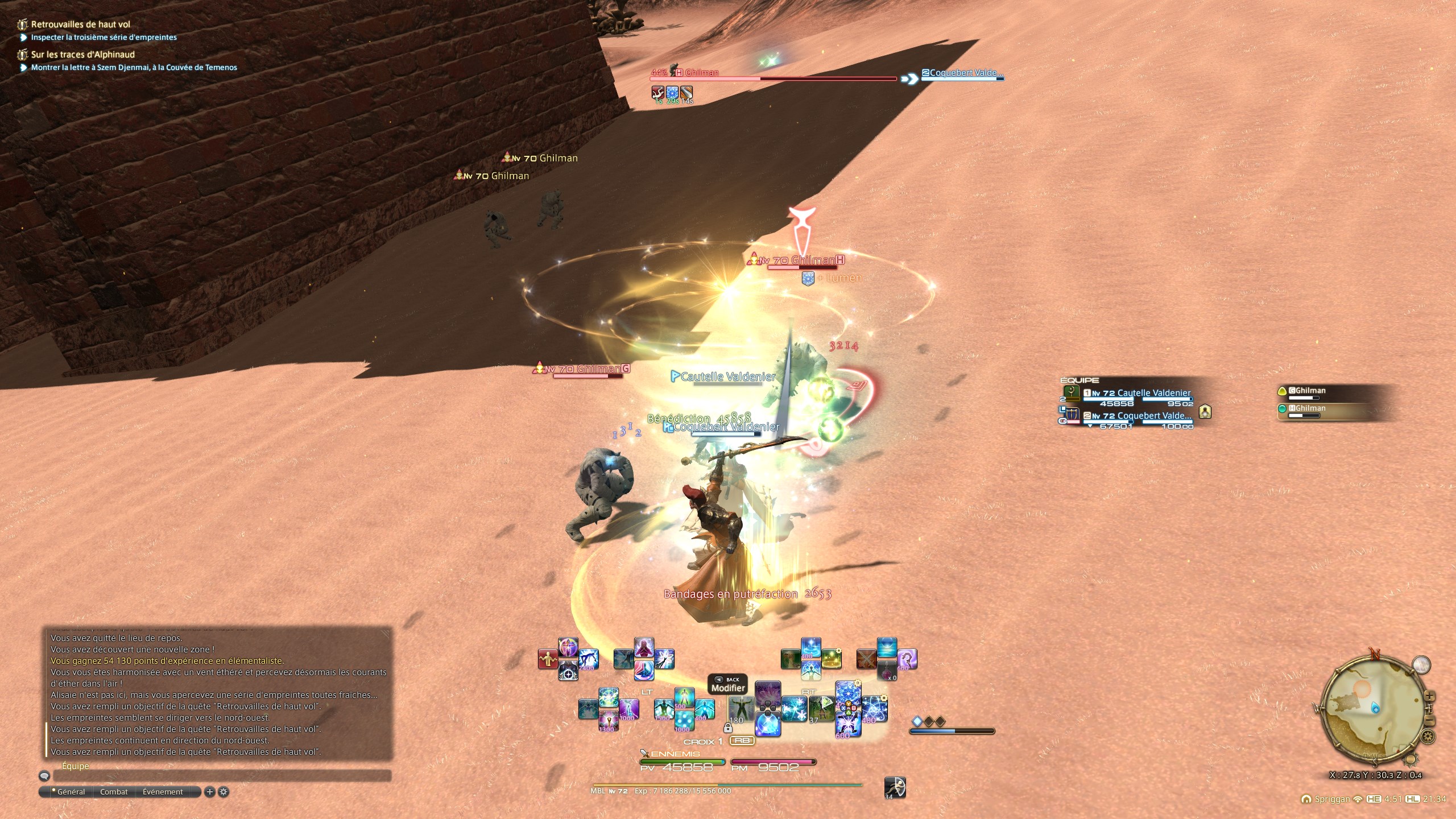Screen dimensions: 1456x819
Task: Add a new chat tab with plus button
Action: tap(209, 792)
